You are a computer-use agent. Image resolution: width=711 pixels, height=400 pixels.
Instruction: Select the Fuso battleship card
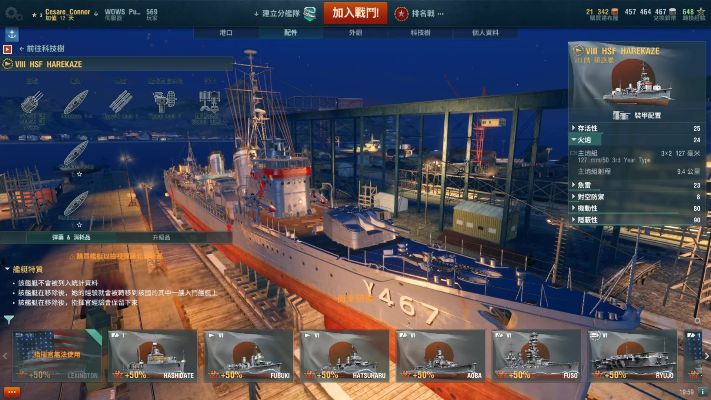tap(537, 355)
